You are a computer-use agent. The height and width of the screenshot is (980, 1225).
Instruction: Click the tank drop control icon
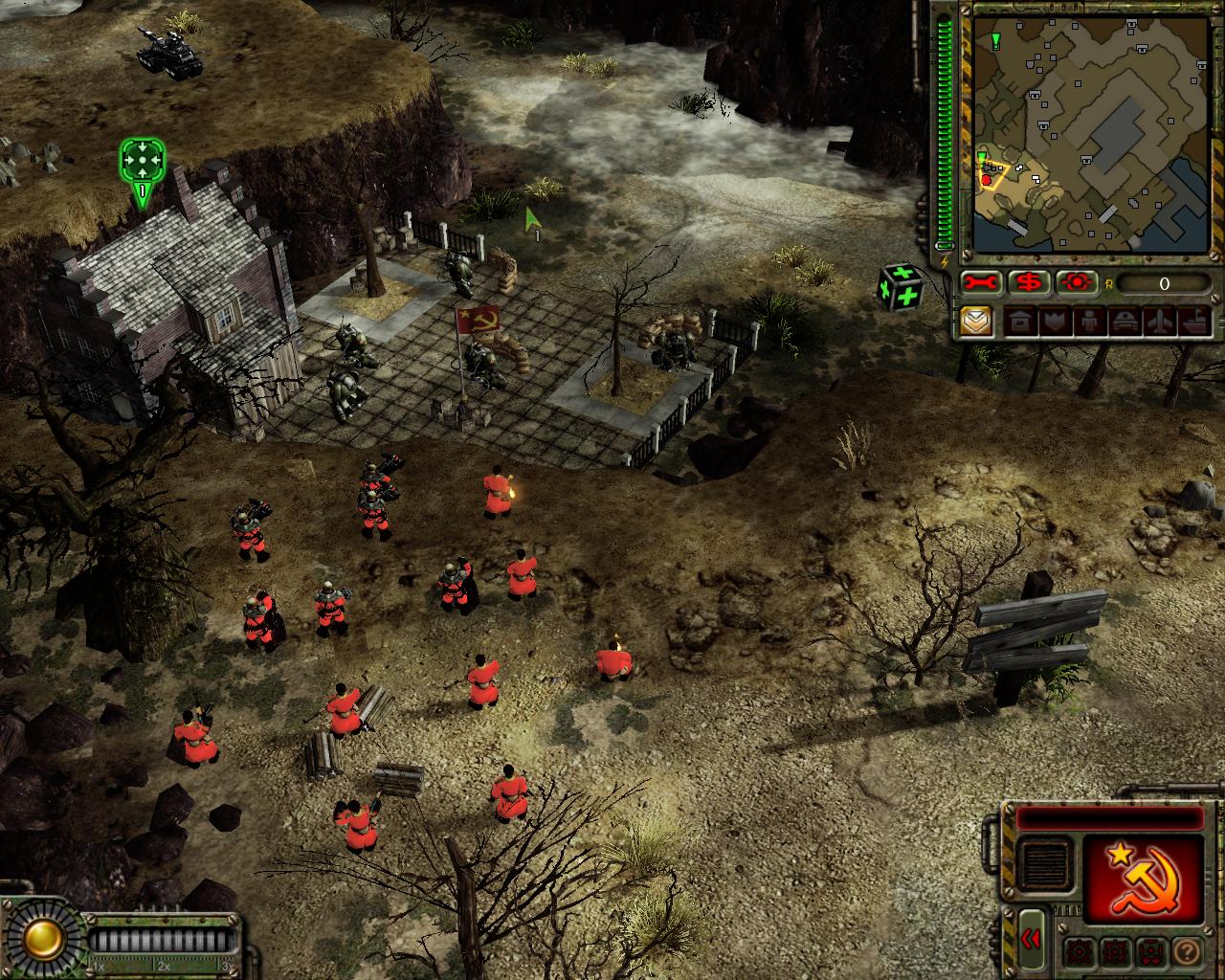pos(1149,951)
